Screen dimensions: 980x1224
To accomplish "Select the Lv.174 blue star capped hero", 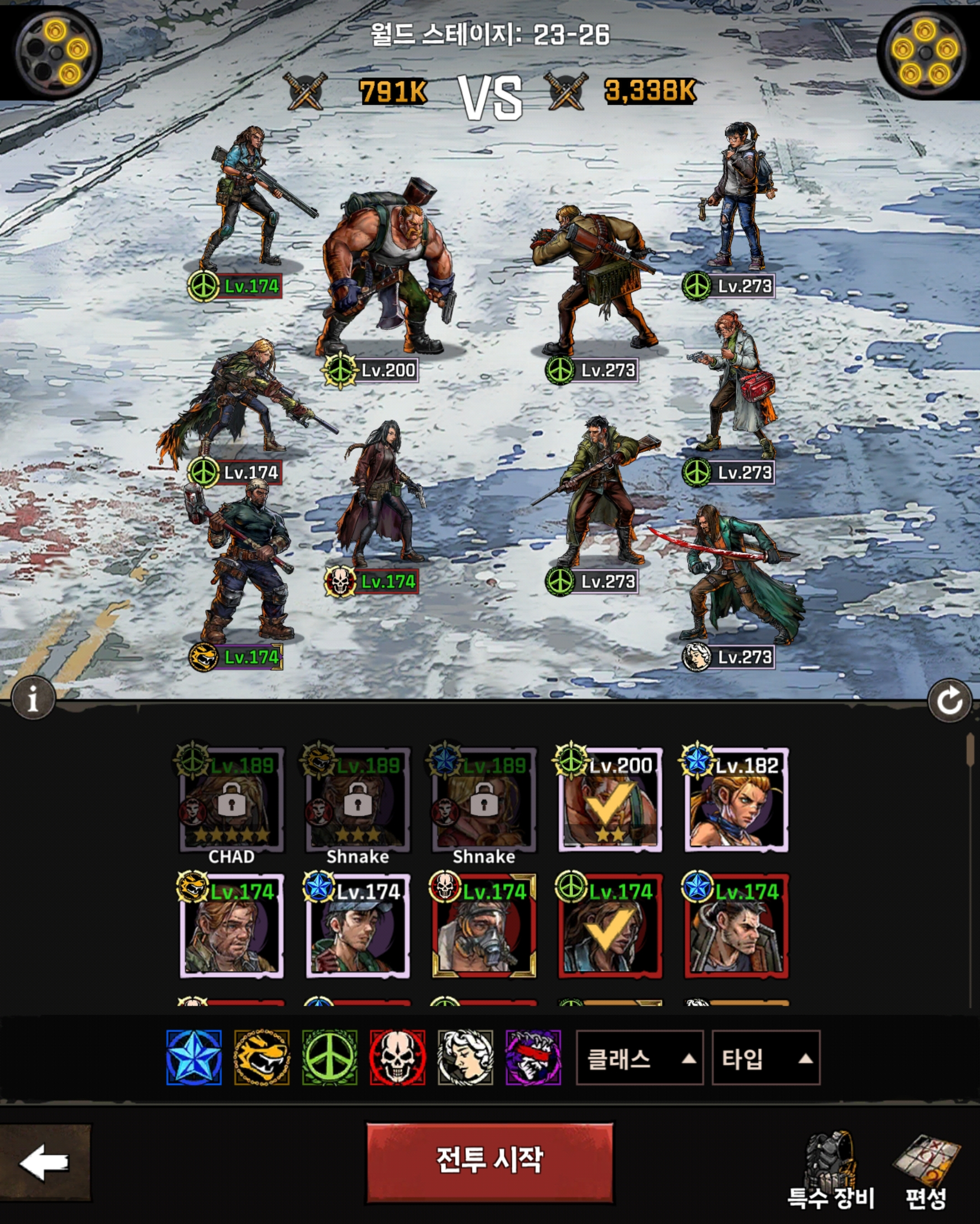I will pos(358,926).
